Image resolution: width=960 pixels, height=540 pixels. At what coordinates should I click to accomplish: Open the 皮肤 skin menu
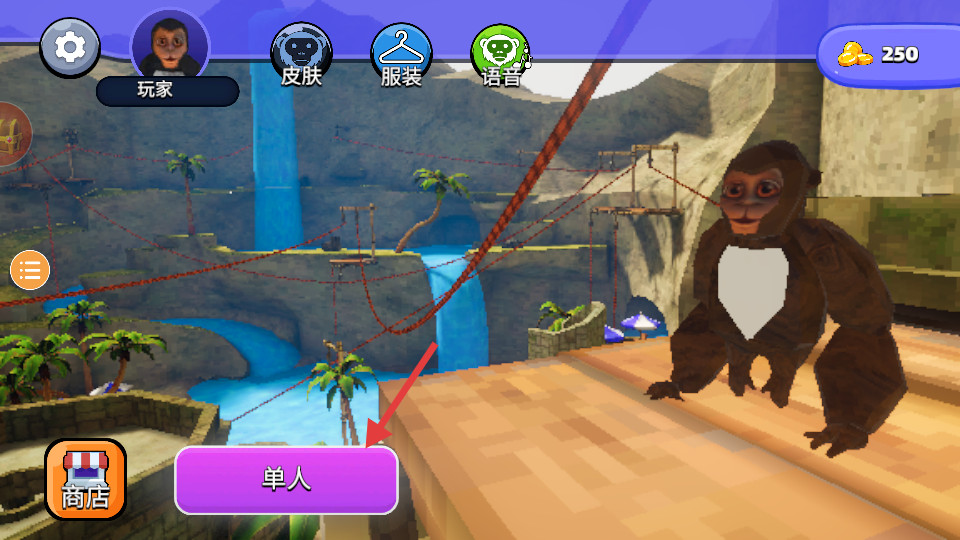click(x=301, y=54)
